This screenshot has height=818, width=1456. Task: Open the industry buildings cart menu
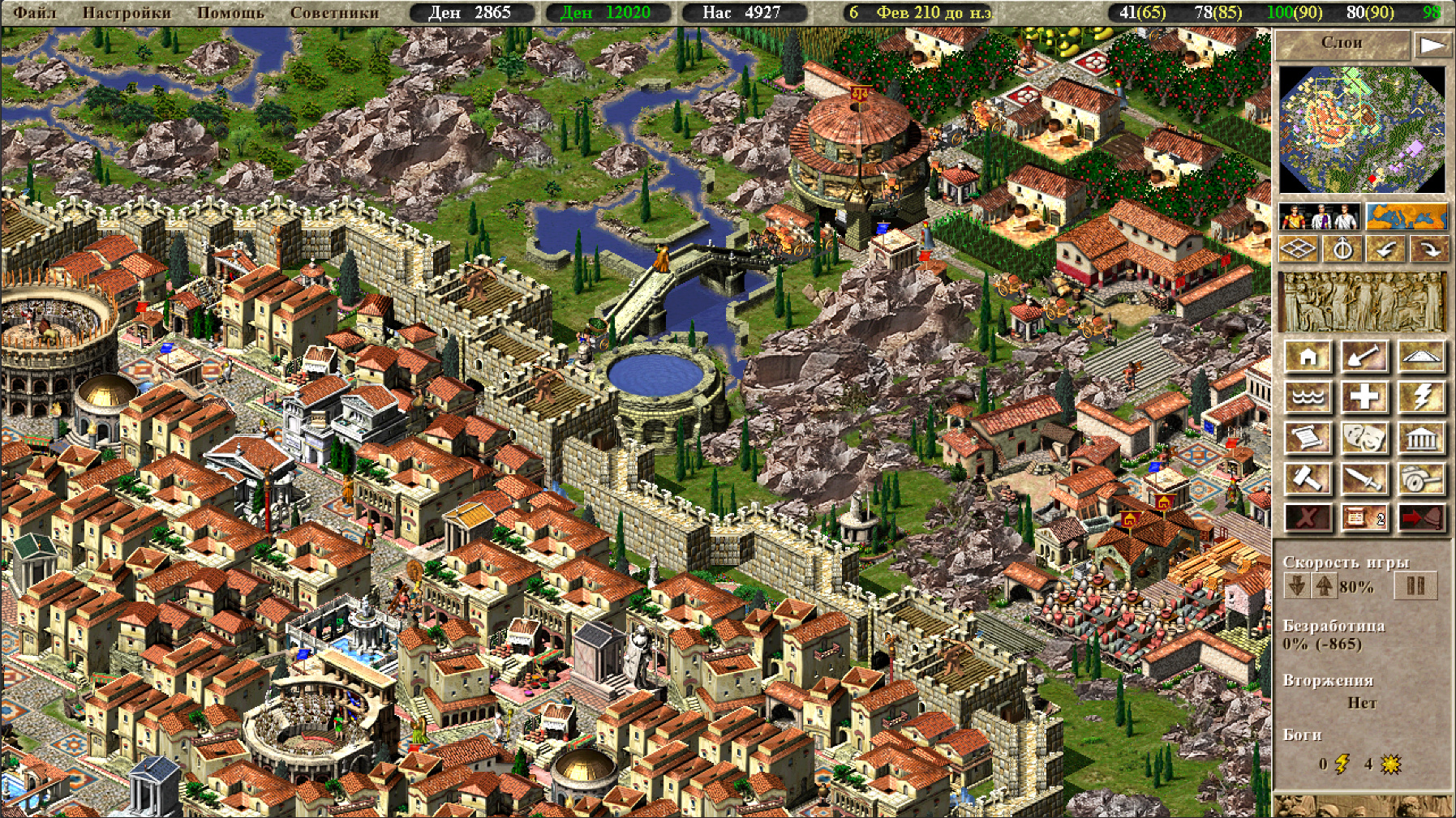1421,478
